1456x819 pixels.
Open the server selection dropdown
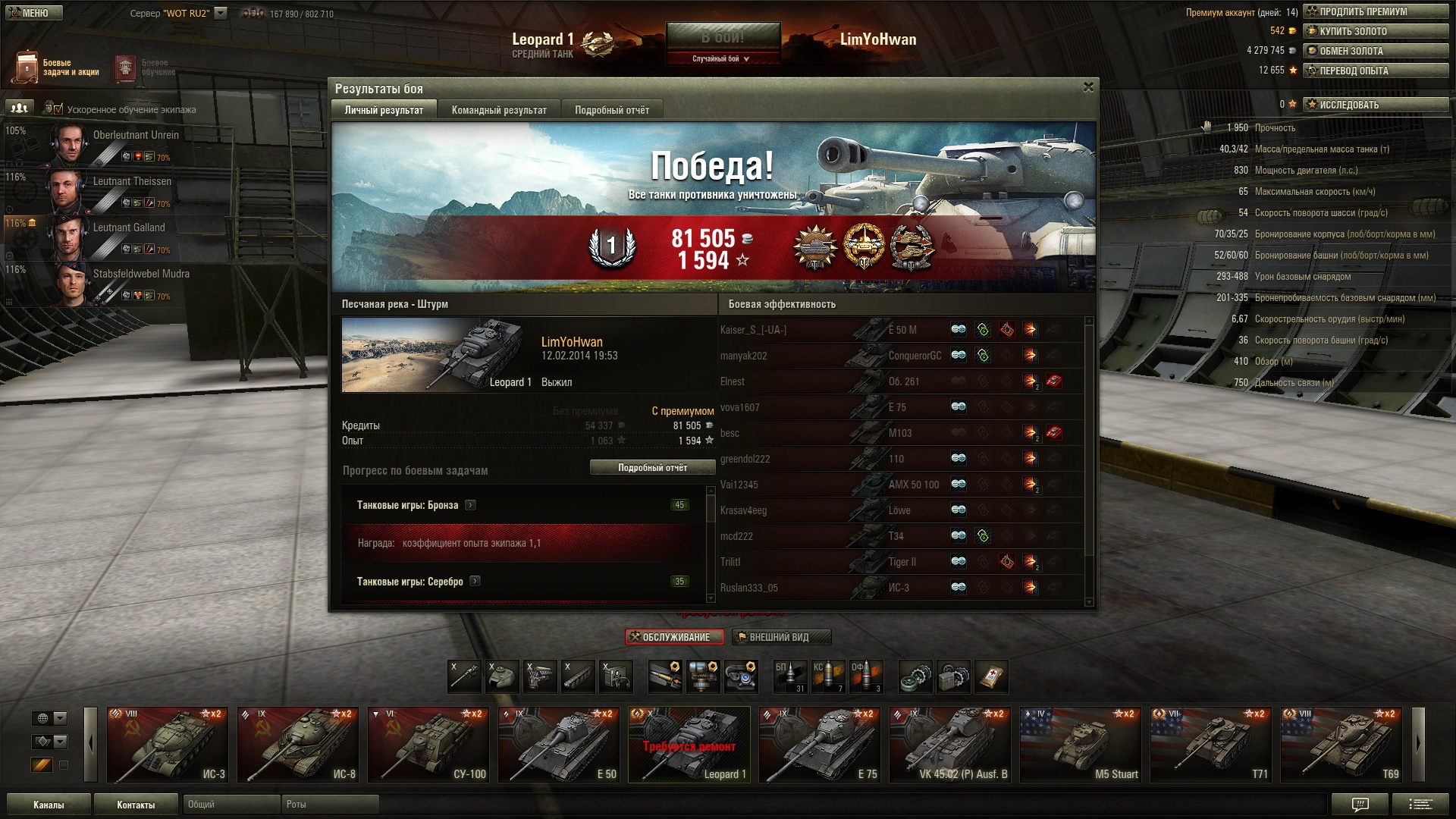[x=221, y=13]
